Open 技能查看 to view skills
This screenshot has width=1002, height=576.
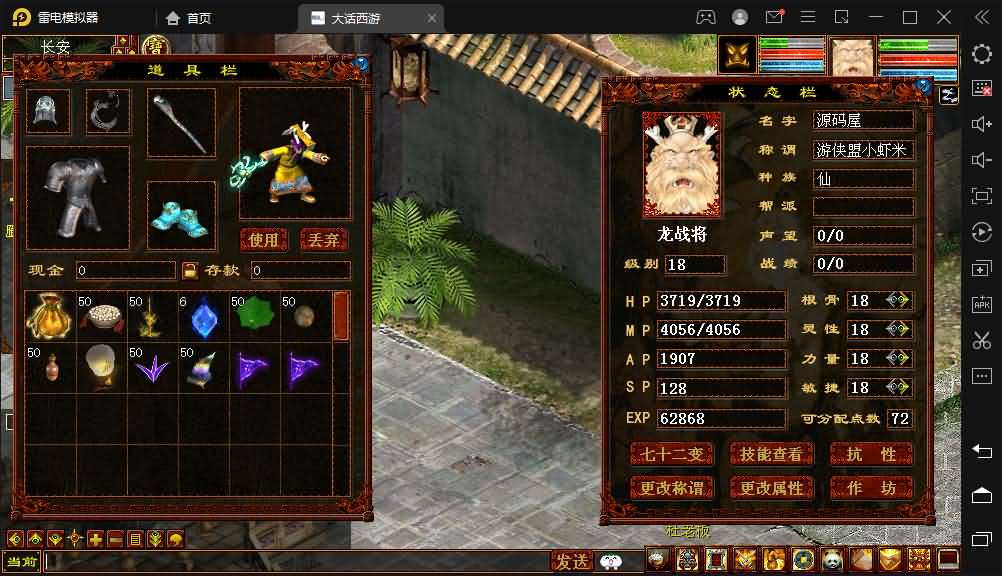point(771,455)
